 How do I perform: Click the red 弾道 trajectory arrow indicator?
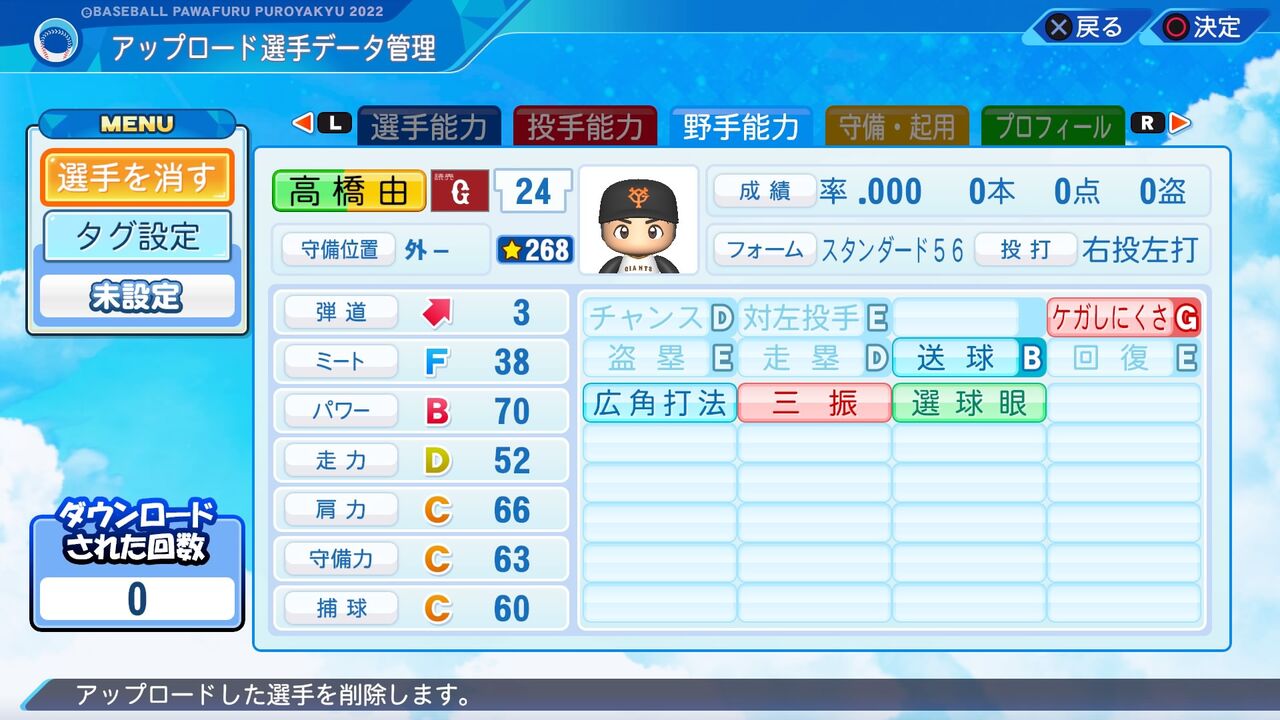pyautogui.click(x=436, y=311)
